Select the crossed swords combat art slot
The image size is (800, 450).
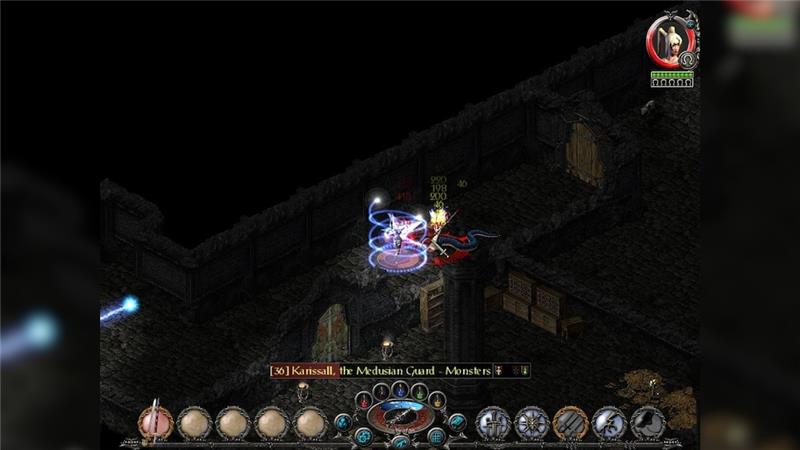tap(493, 423)
